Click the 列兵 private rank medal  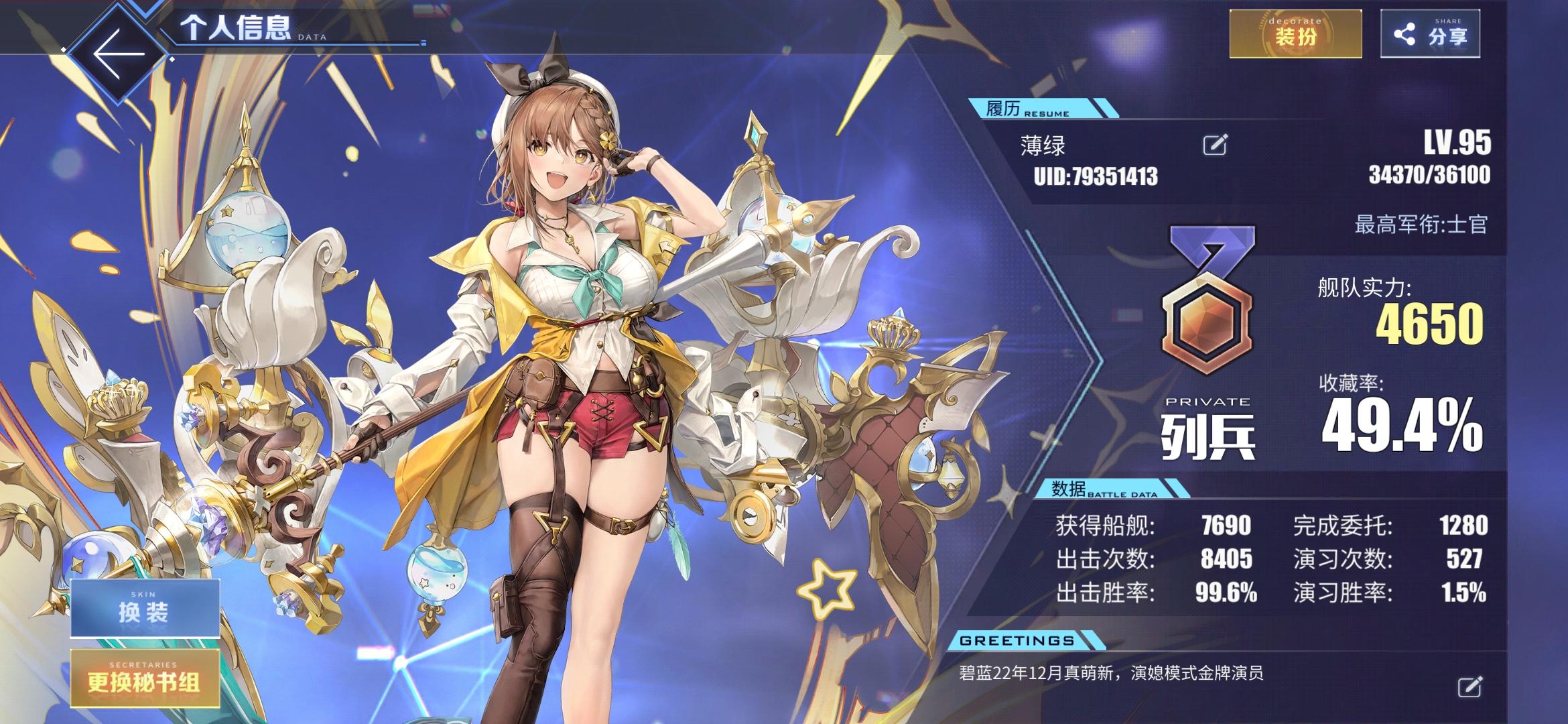tap(1207, 302)
